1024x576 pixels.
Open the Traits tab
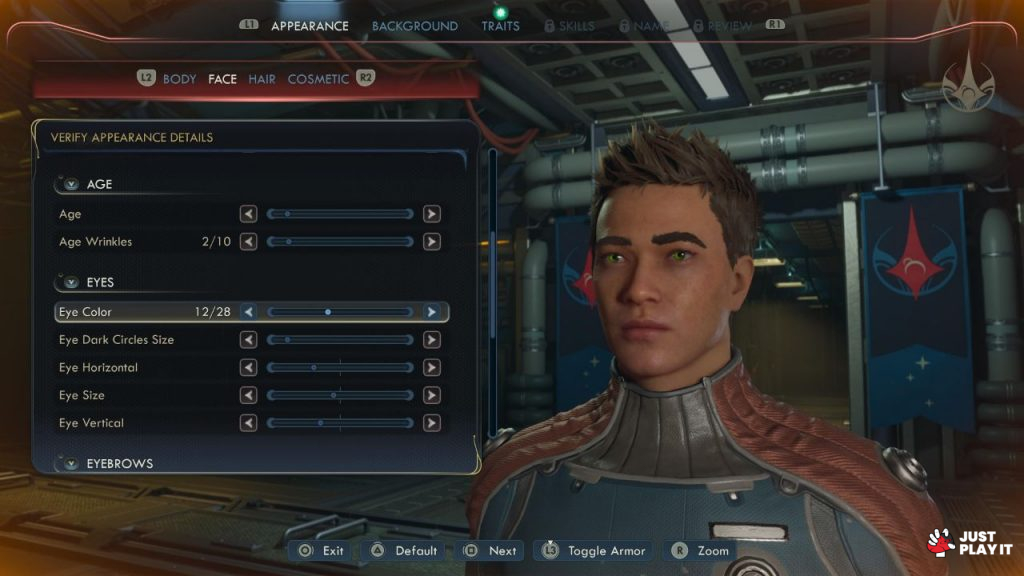[x=500, y=26]
